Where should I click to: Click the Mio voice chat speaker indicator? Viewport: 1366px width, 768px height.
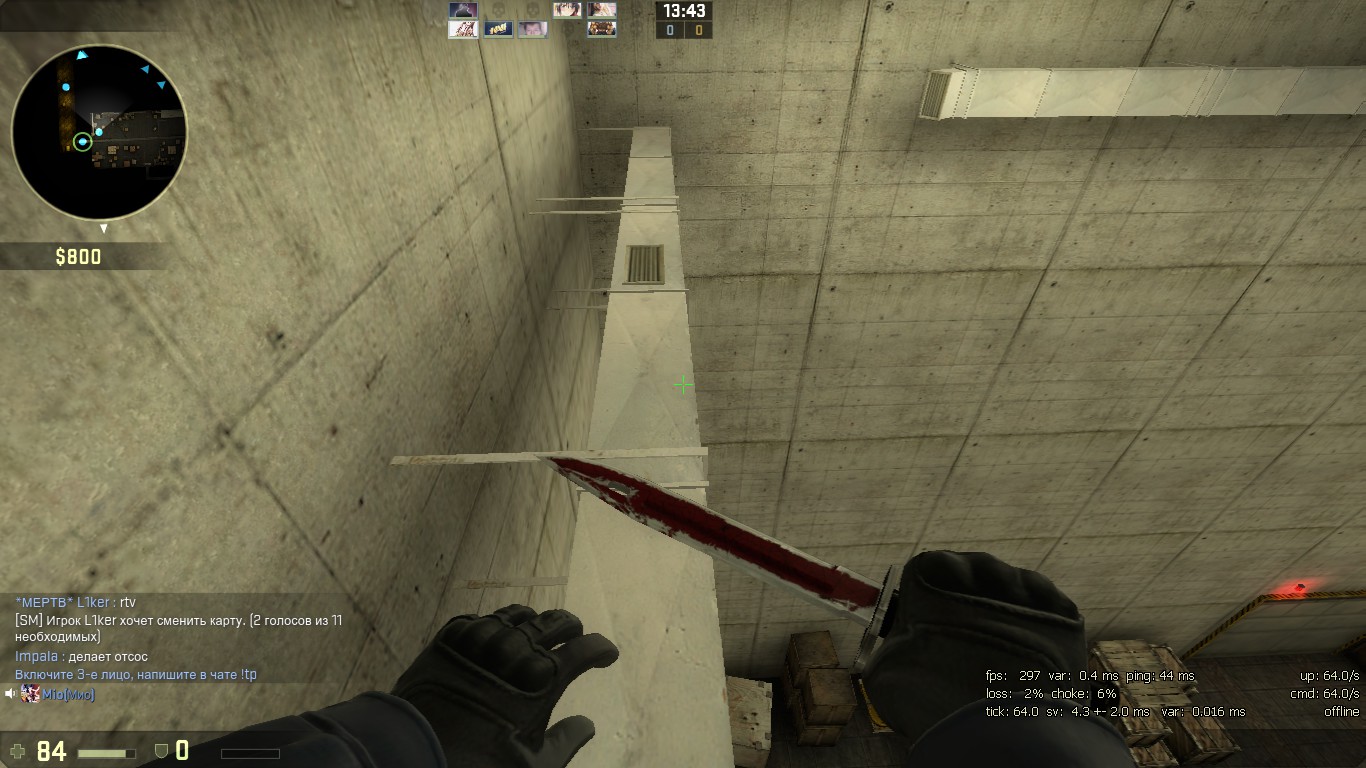pyautogui.click(x=11, y=694)
